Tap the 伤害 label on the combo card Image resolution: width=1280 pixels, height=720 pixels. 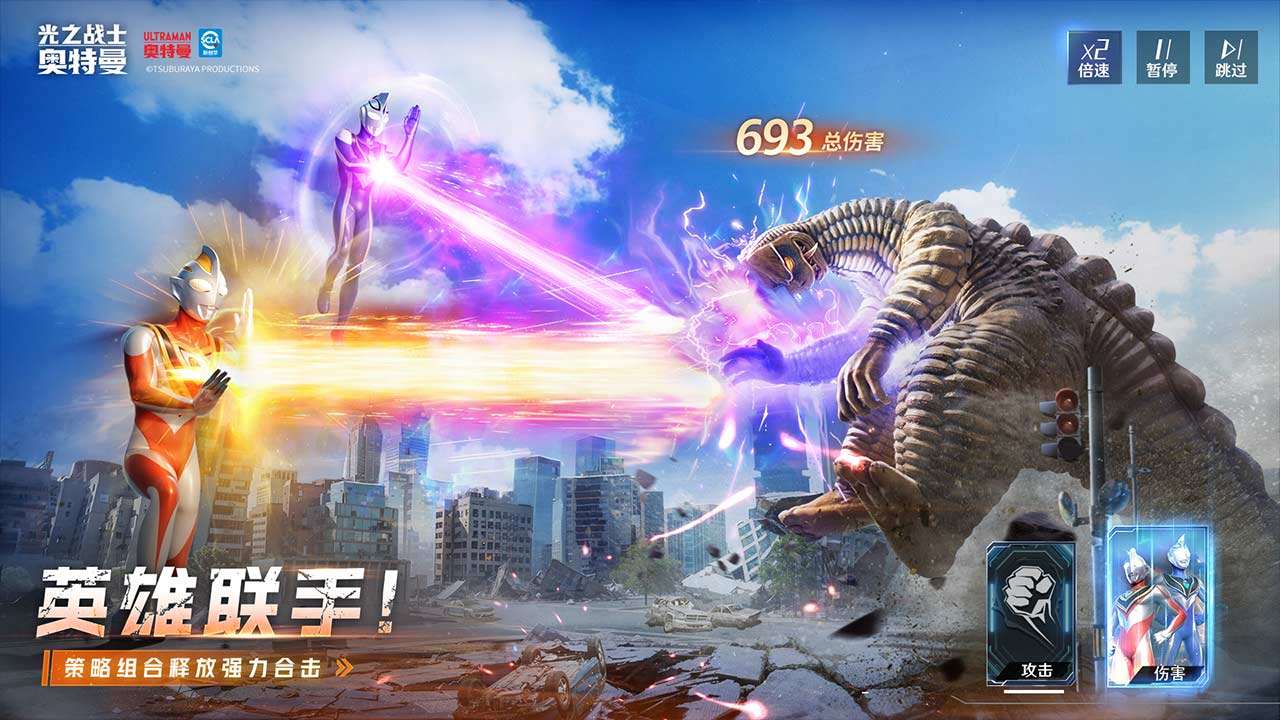point(1170,672)
